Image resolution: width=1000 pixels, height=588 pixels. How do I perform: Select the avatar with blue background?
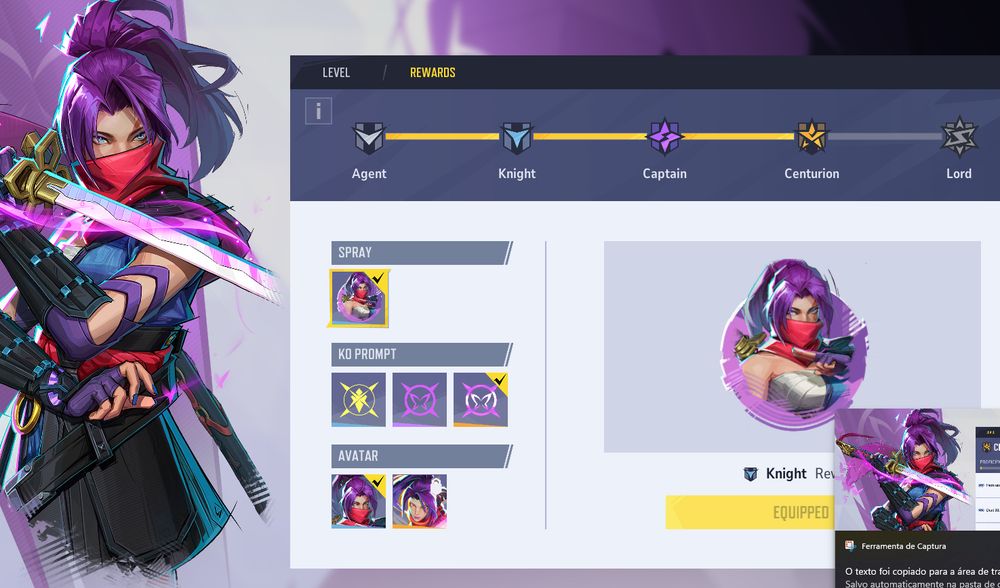[x=358, y=501]
